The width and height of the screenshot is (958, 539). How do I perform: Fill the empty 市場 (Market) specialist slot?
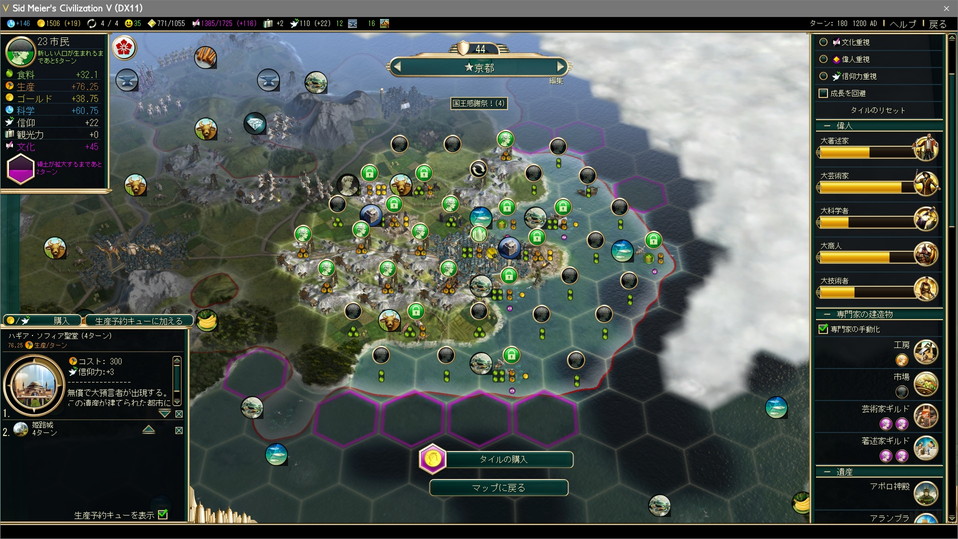pos(902,392)
